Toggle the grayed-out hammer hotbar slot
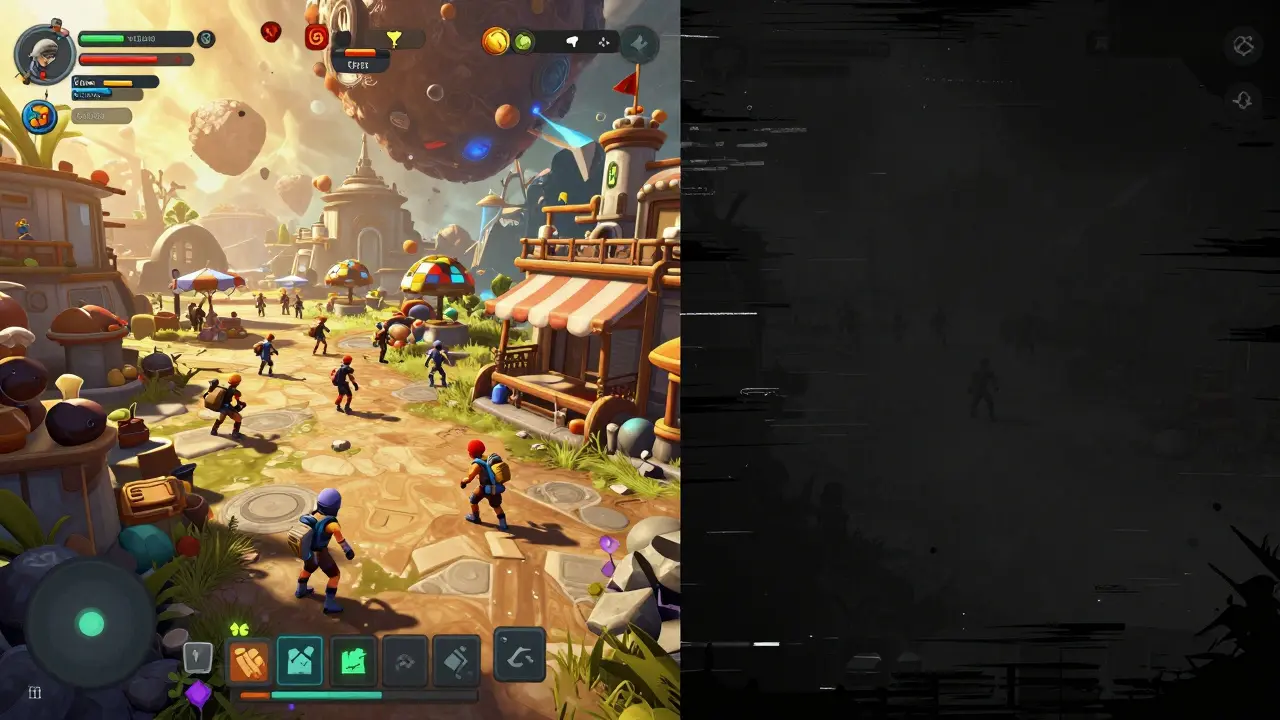Screen dimensions: 1280x720 pyautogui.click(x=403, y=660)
